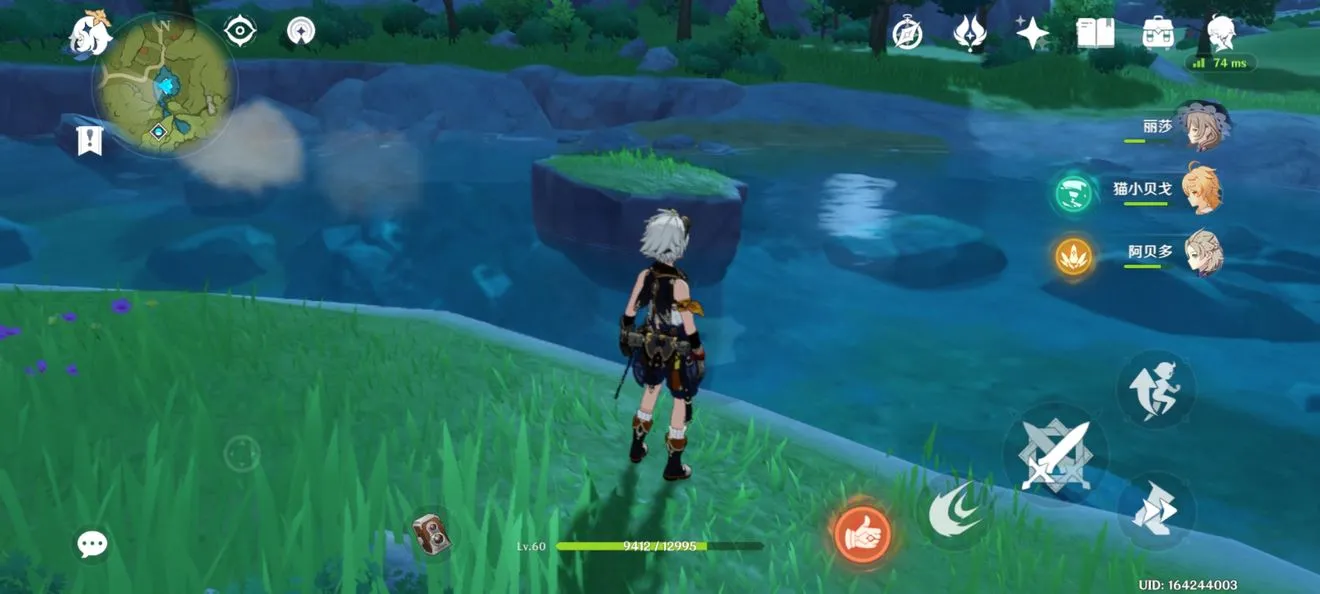Viewport: 1320px width, 594px height.
Task: Switch to party member 阿贝多
Action: pos(1200,252)
